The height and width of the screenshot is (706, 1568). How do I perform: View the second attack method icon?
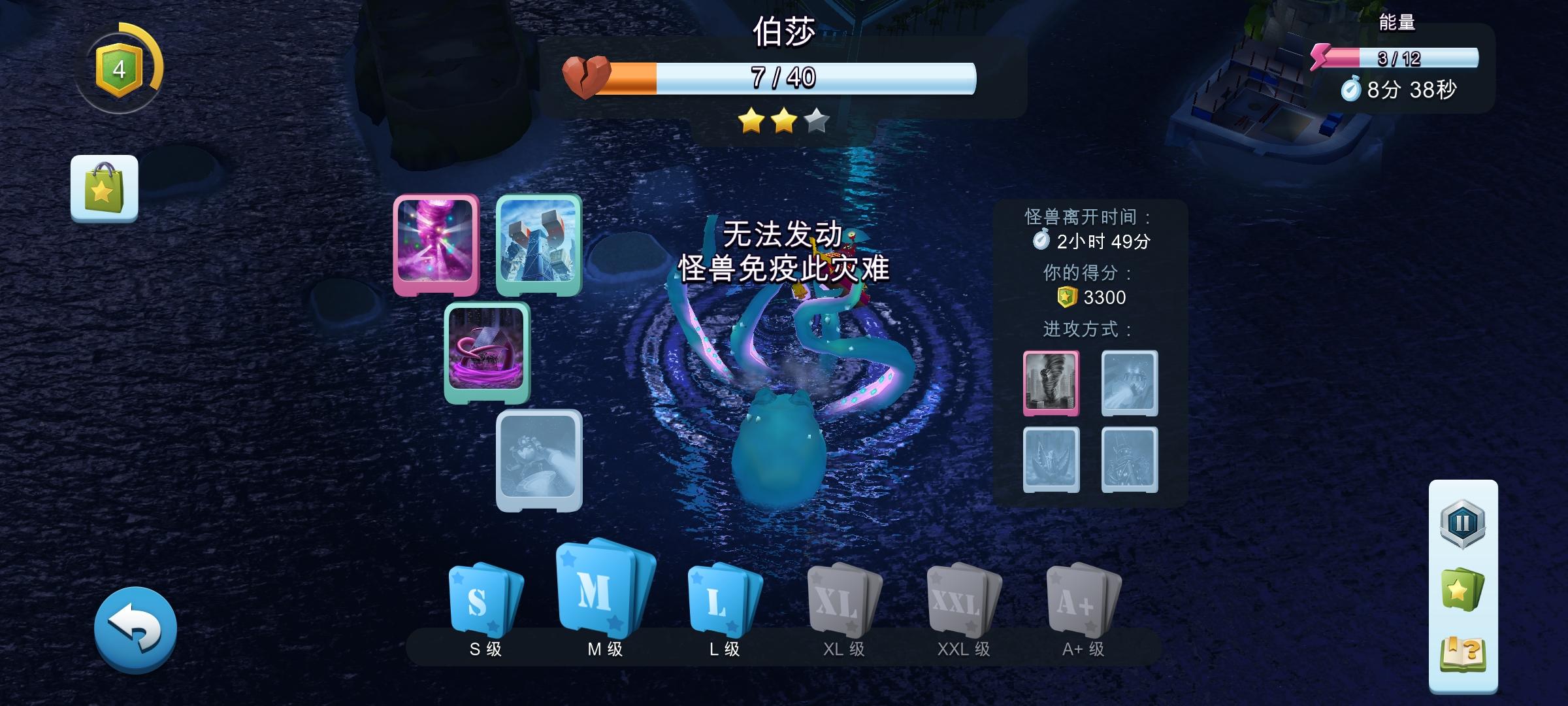pyautogui.click(x=1129, y=382)
